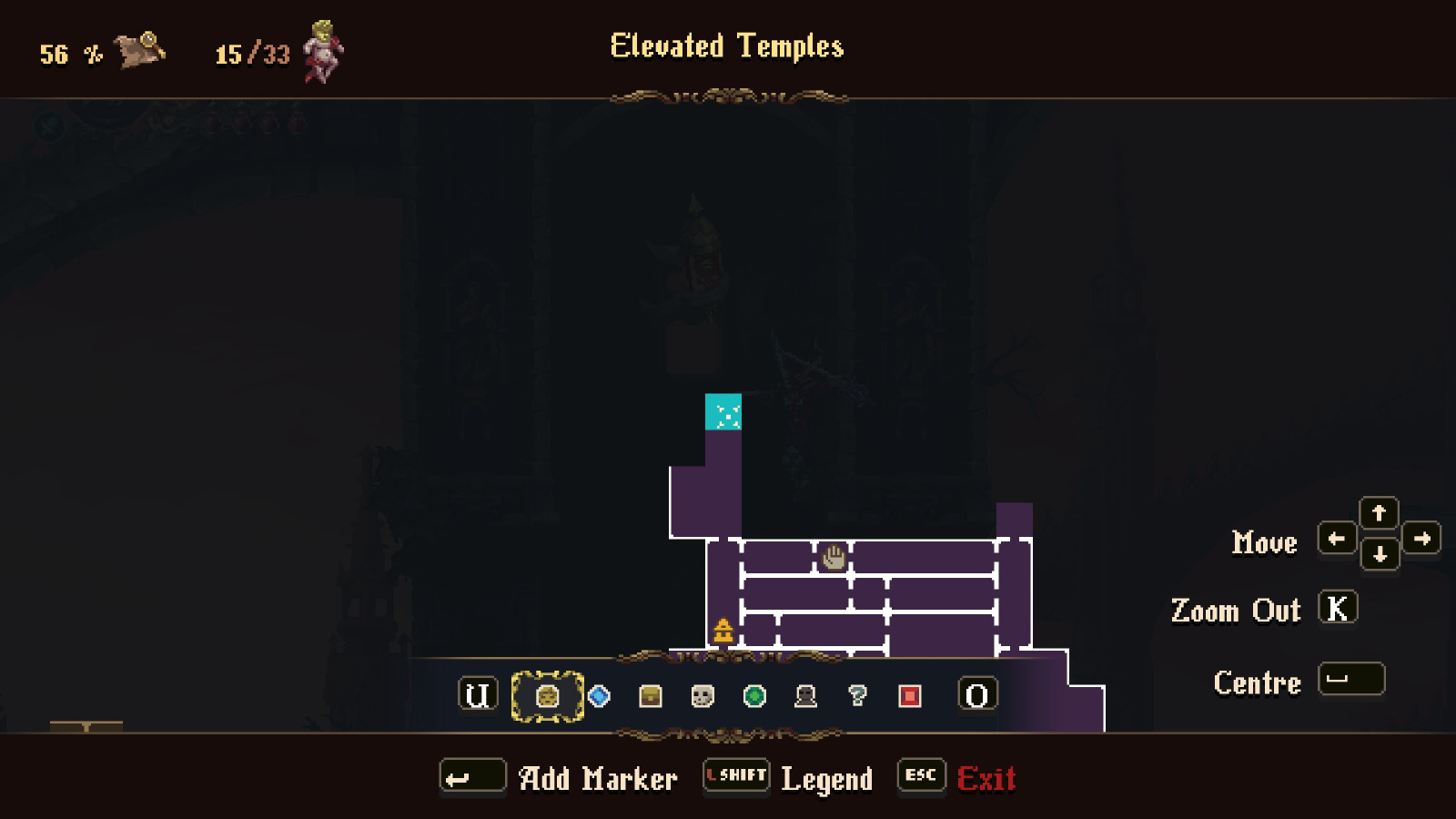The height and width of the screenshot is (819, 1456).
Task: Expand the map view leftward with the left arrow
Action: [1337, 539]
